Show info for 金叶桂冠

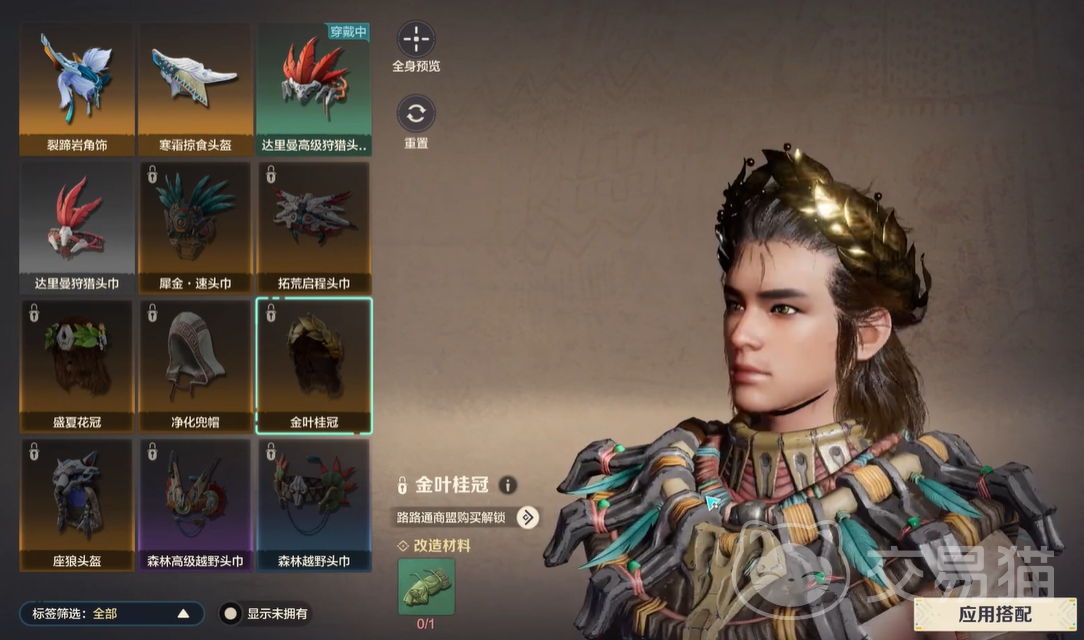click(x=508, y=486)
